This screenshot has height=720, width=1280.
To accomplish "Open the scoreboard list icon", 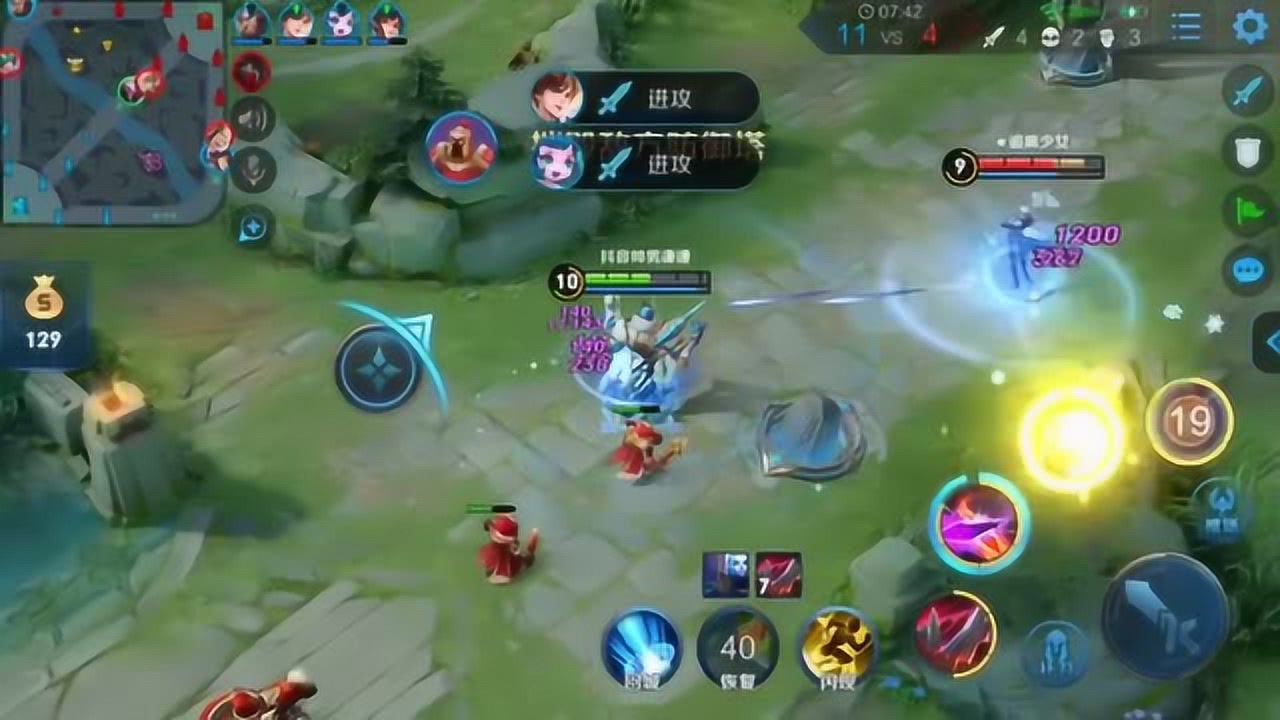I will [1186, 27].
